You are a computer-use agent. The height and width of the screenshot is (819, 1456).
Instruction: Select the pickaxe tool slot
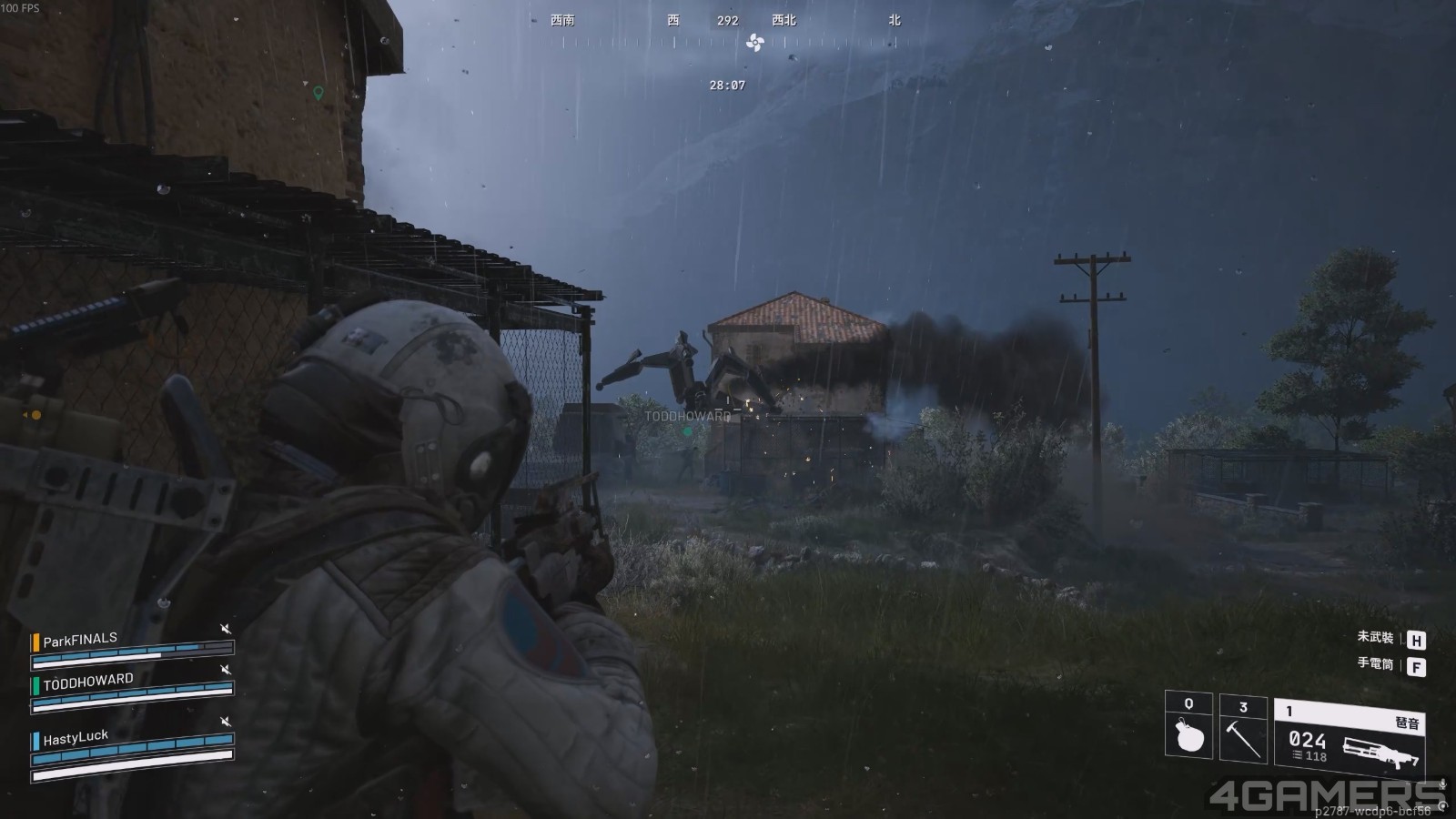point(1242,726)
